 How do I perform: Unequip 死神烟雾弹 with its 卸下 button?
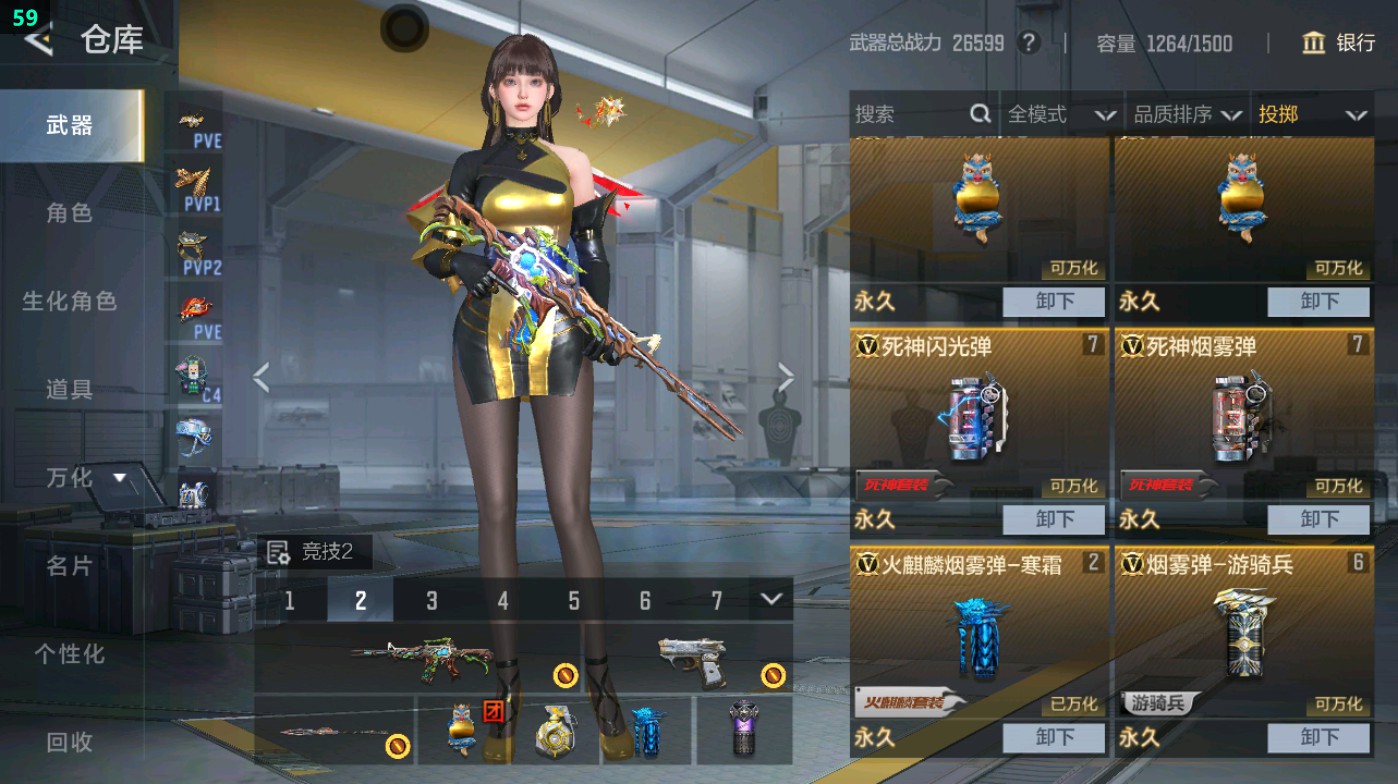pos(1318,519)
